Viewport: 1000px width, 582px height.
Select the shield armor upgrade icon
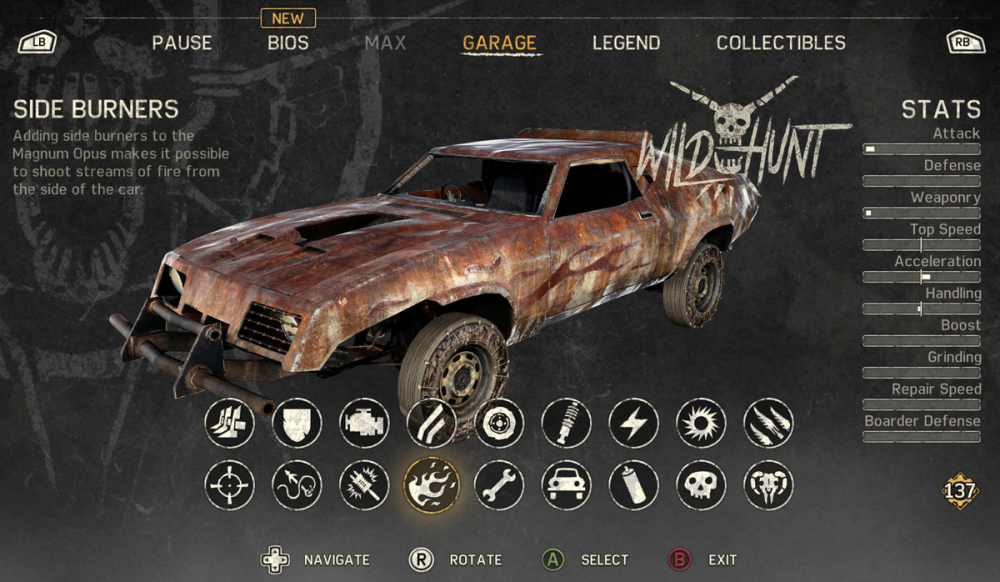297,423
